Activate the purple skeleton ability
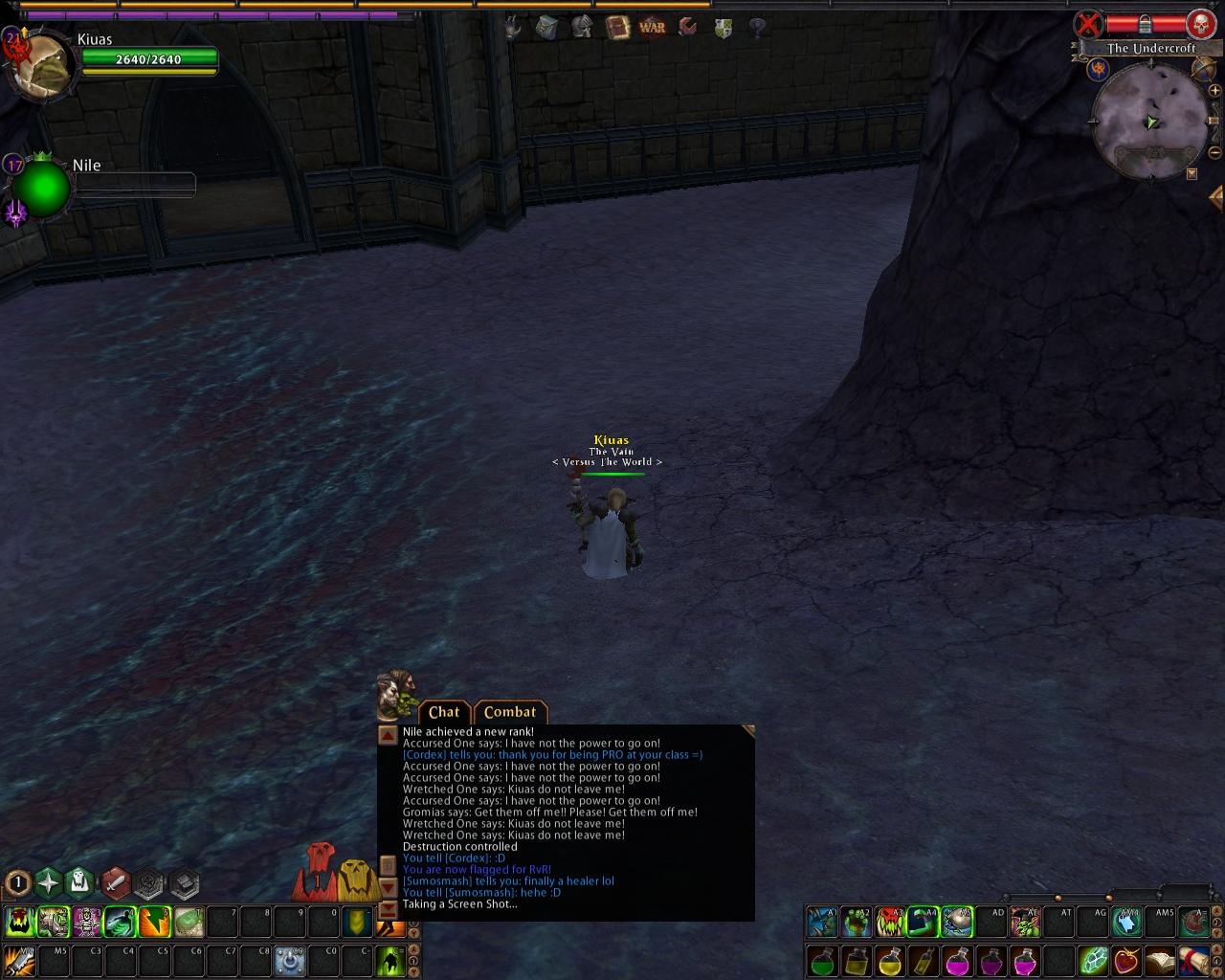Screen dimensions: 1225x980 [x=87, y=922]
